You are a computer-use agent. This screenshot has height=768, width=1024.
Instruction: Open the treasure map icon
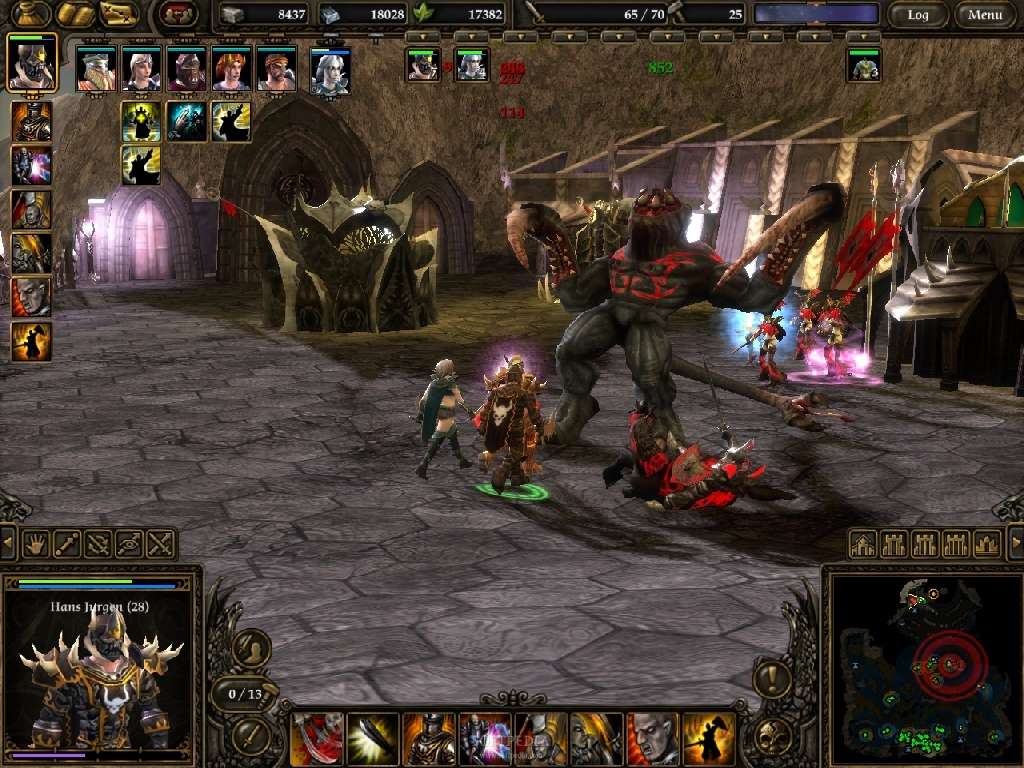pyautogui.click(x=119, y=14)
